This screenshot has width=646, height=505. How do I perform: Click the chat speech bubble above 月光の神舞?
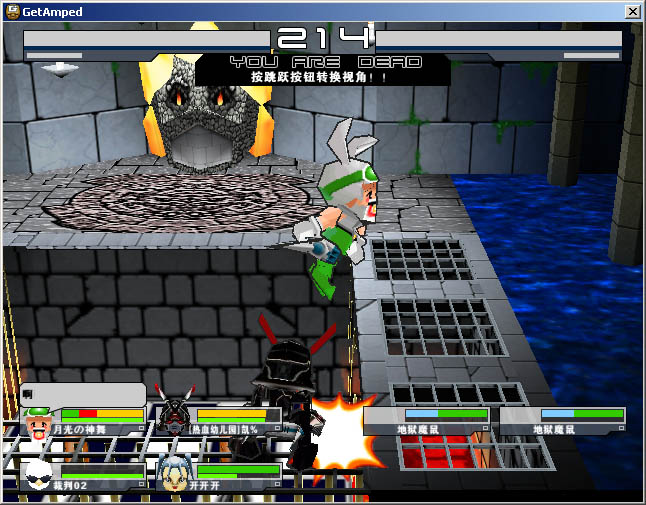83,394
